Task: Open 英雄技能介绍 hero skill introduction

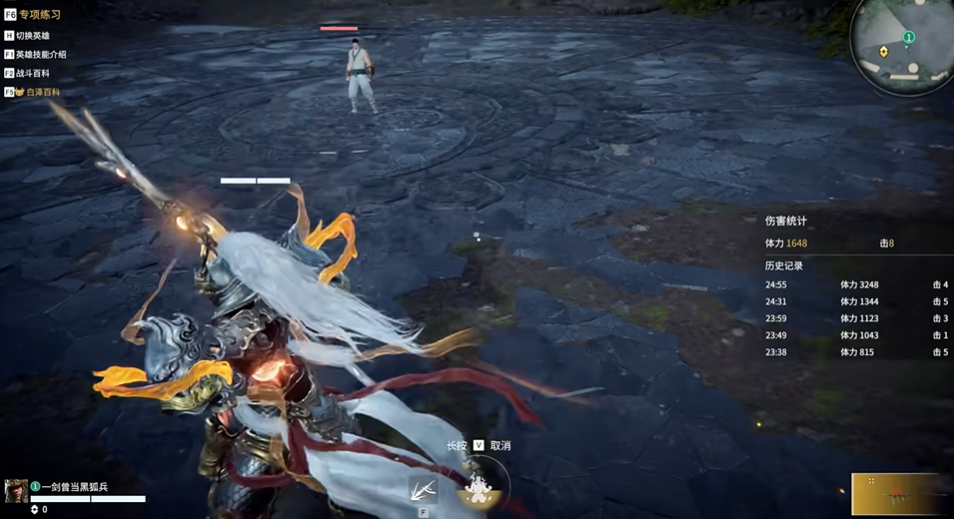Action: click(40, 55)
